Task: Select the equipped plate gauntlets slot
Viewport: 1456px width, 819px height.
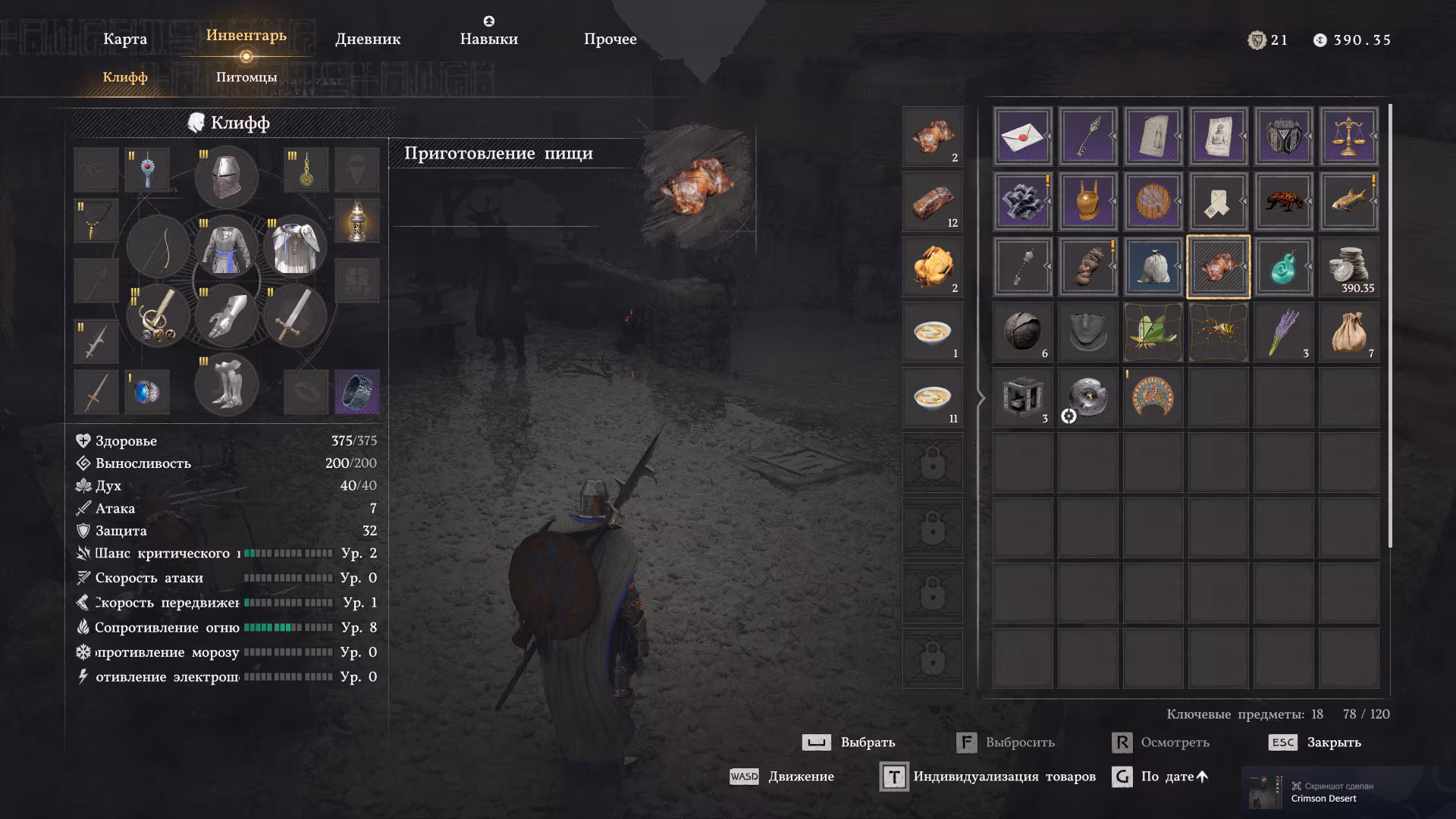Action: coord(226,315)
